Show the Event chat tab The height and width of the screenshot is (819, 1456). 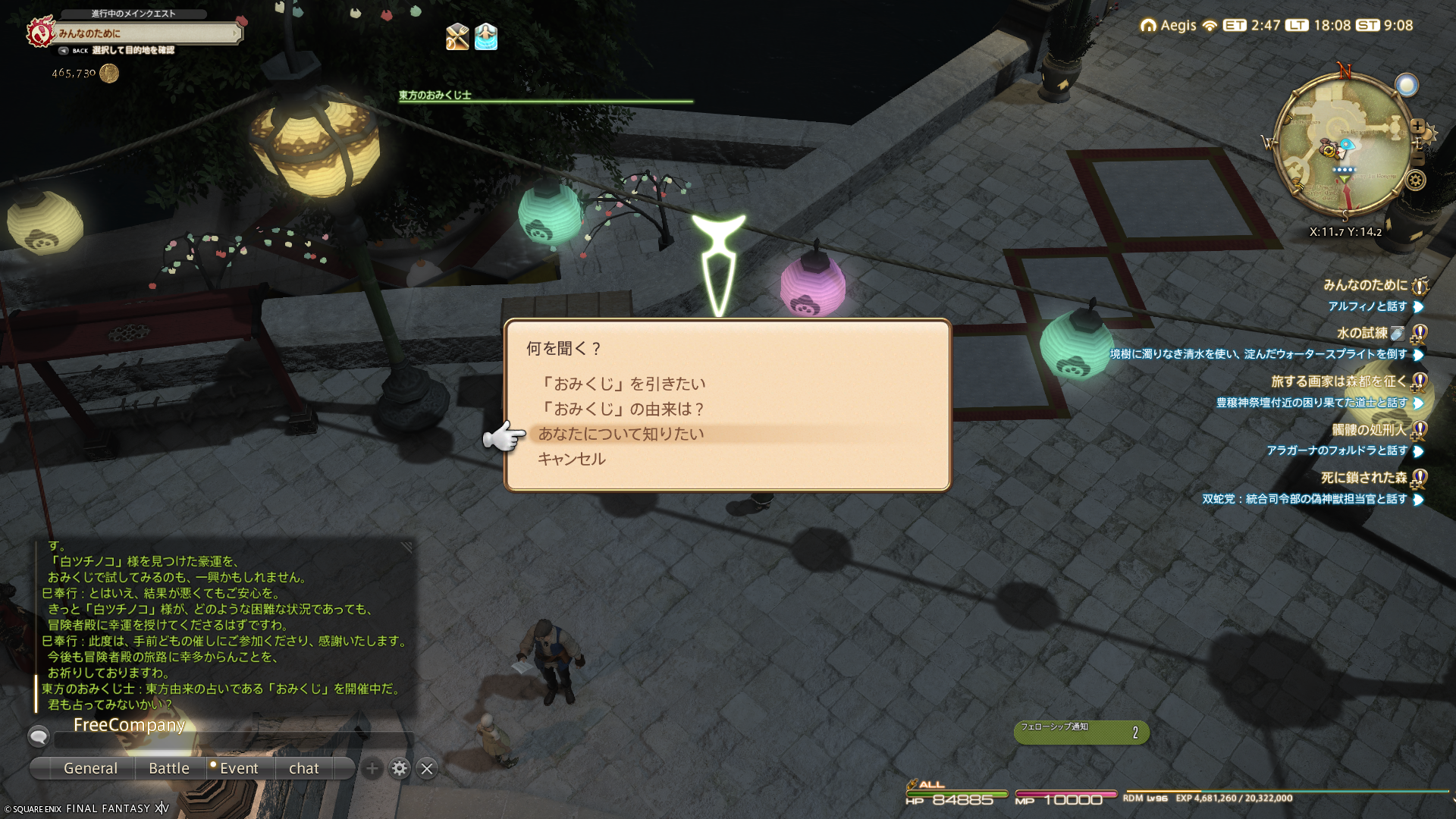(238, 768)
